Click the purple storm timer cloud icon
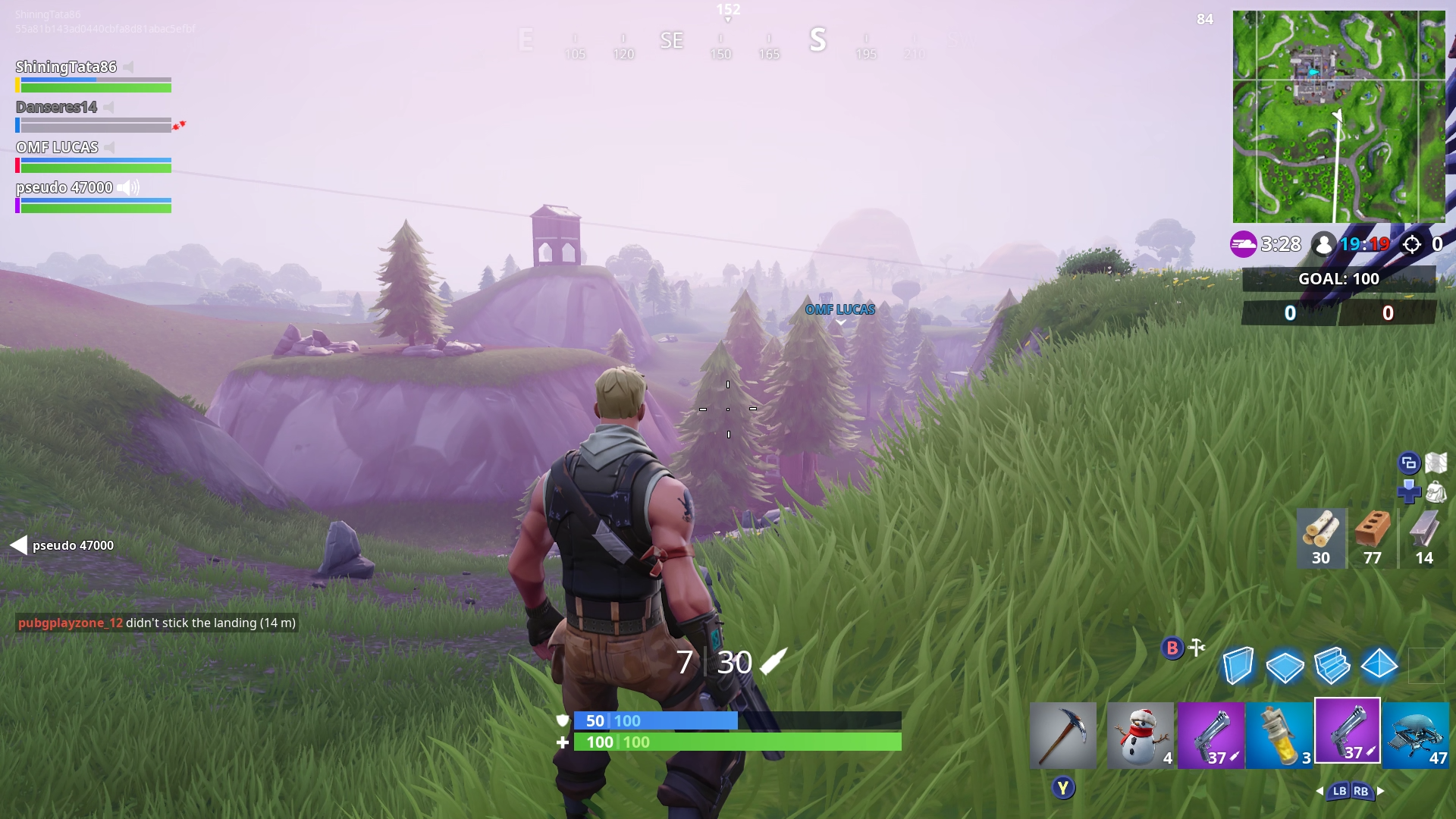The height and width of the screenshot is (819, 1456). click(x=1242, y=244)
